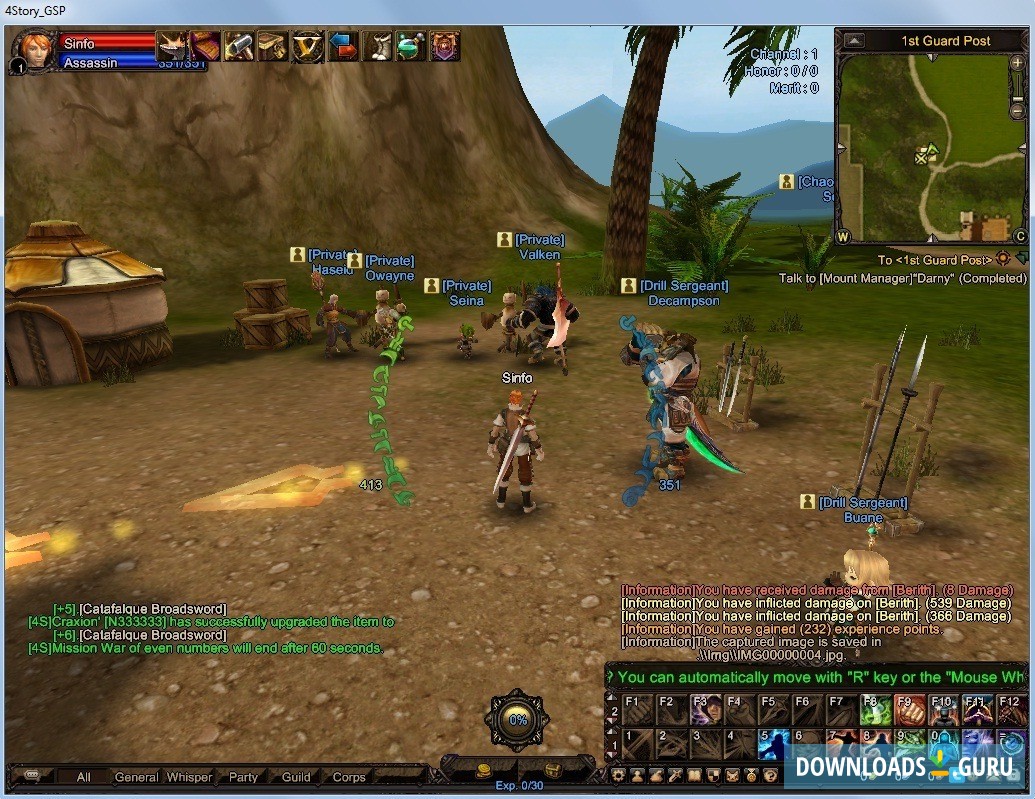This screenshot has height=799, width=1035.
Task: Click Sinfo's character portrait
Action: coord(34,48)
